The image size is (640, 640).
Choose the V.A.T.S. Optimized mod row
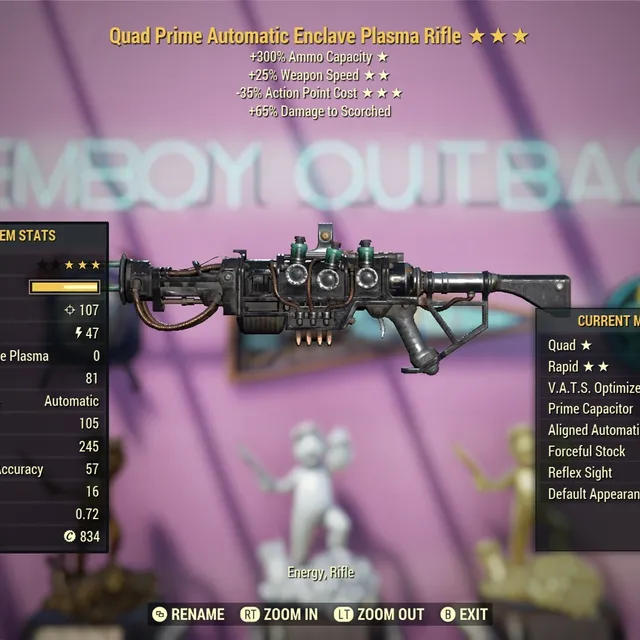pos(593,387)
